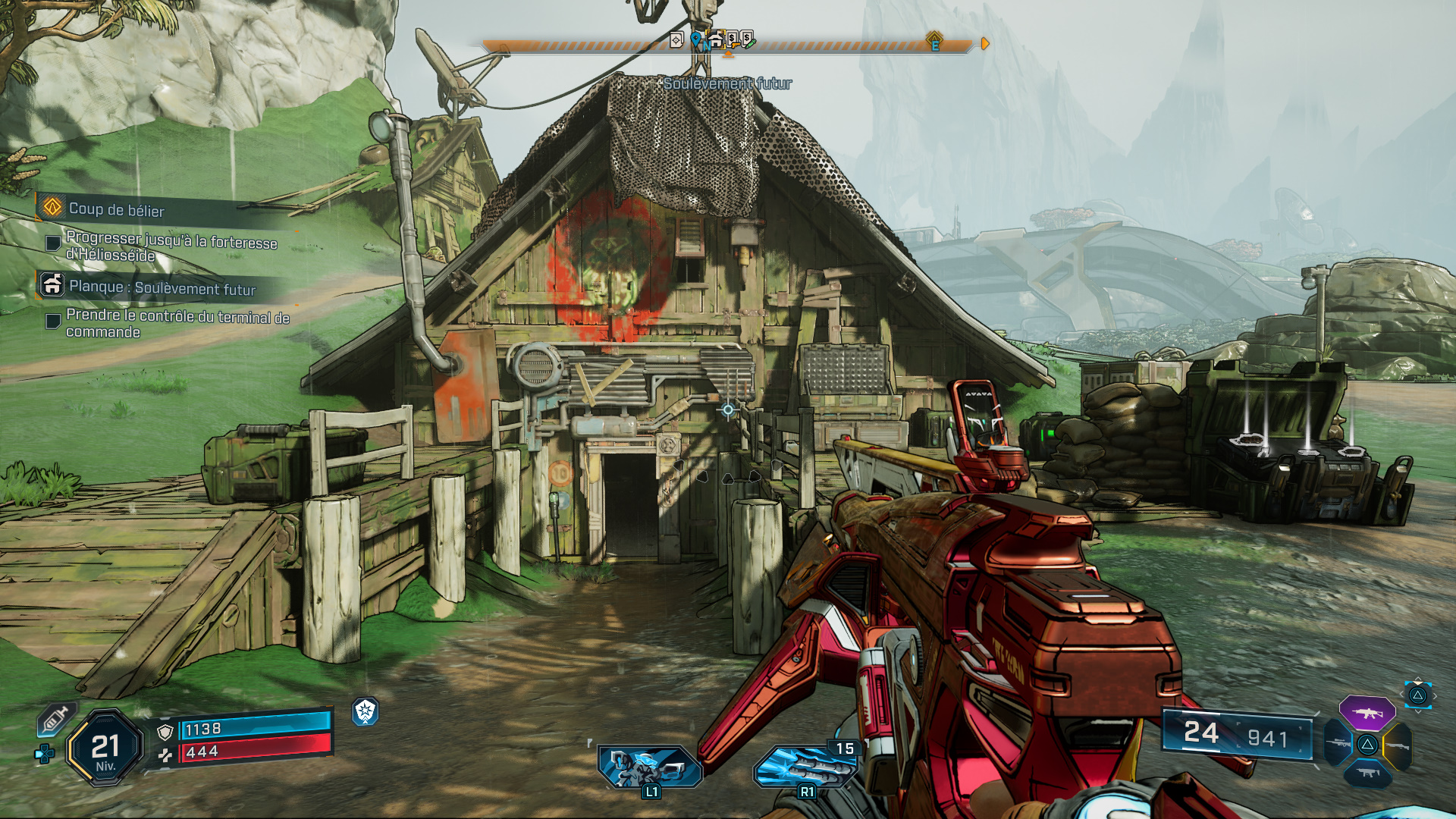Click the up chevron above the triangle swap widget
This screenshot has height=819, width=1456.
pos(1418,678)
